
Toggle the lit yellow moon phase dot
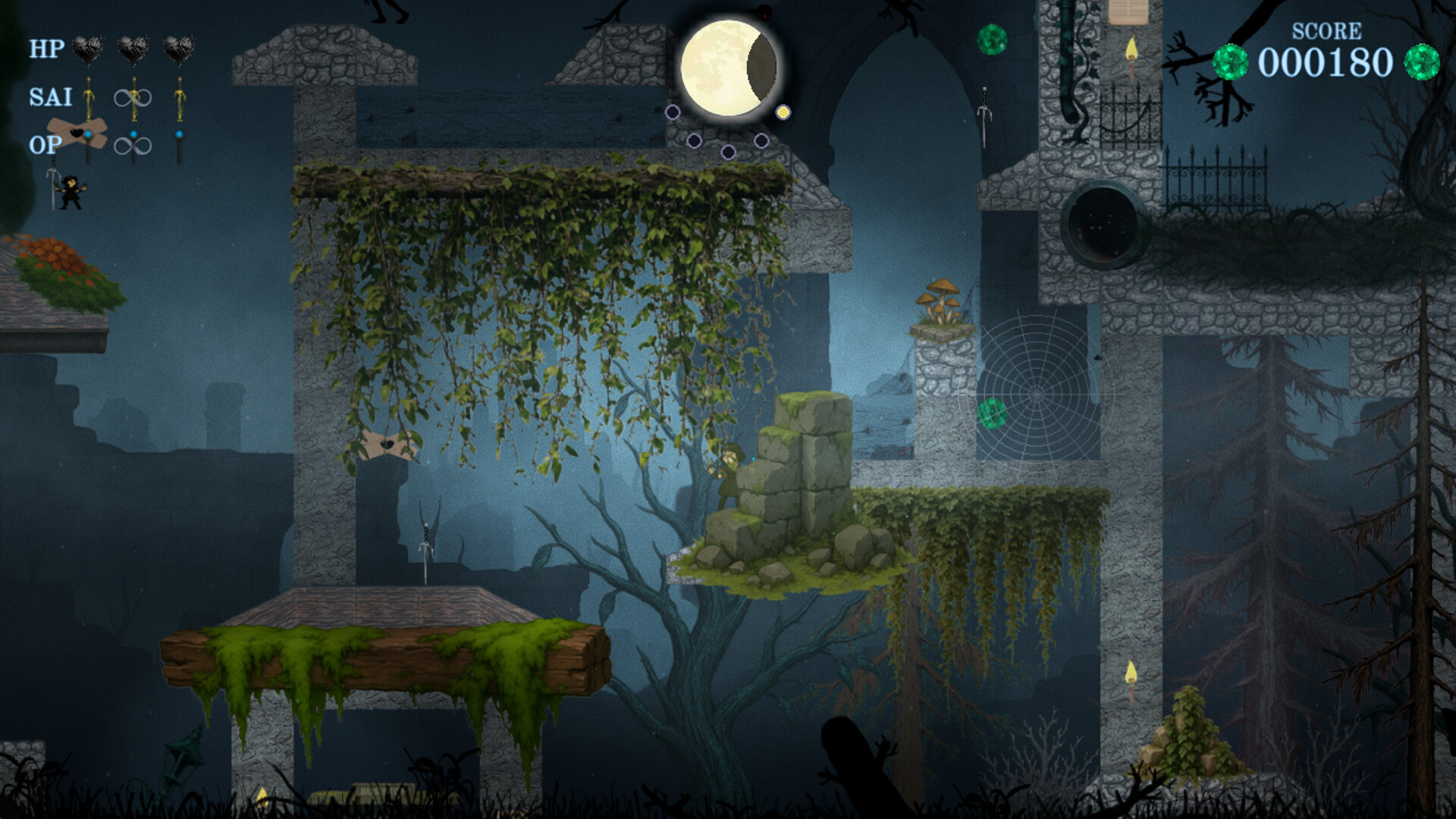[x=784, y=112]
